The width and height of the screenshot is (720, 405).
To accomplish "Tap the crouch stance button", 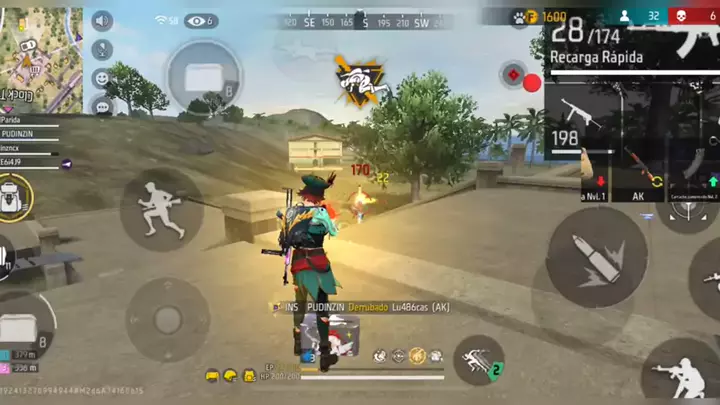I will 681,370.
